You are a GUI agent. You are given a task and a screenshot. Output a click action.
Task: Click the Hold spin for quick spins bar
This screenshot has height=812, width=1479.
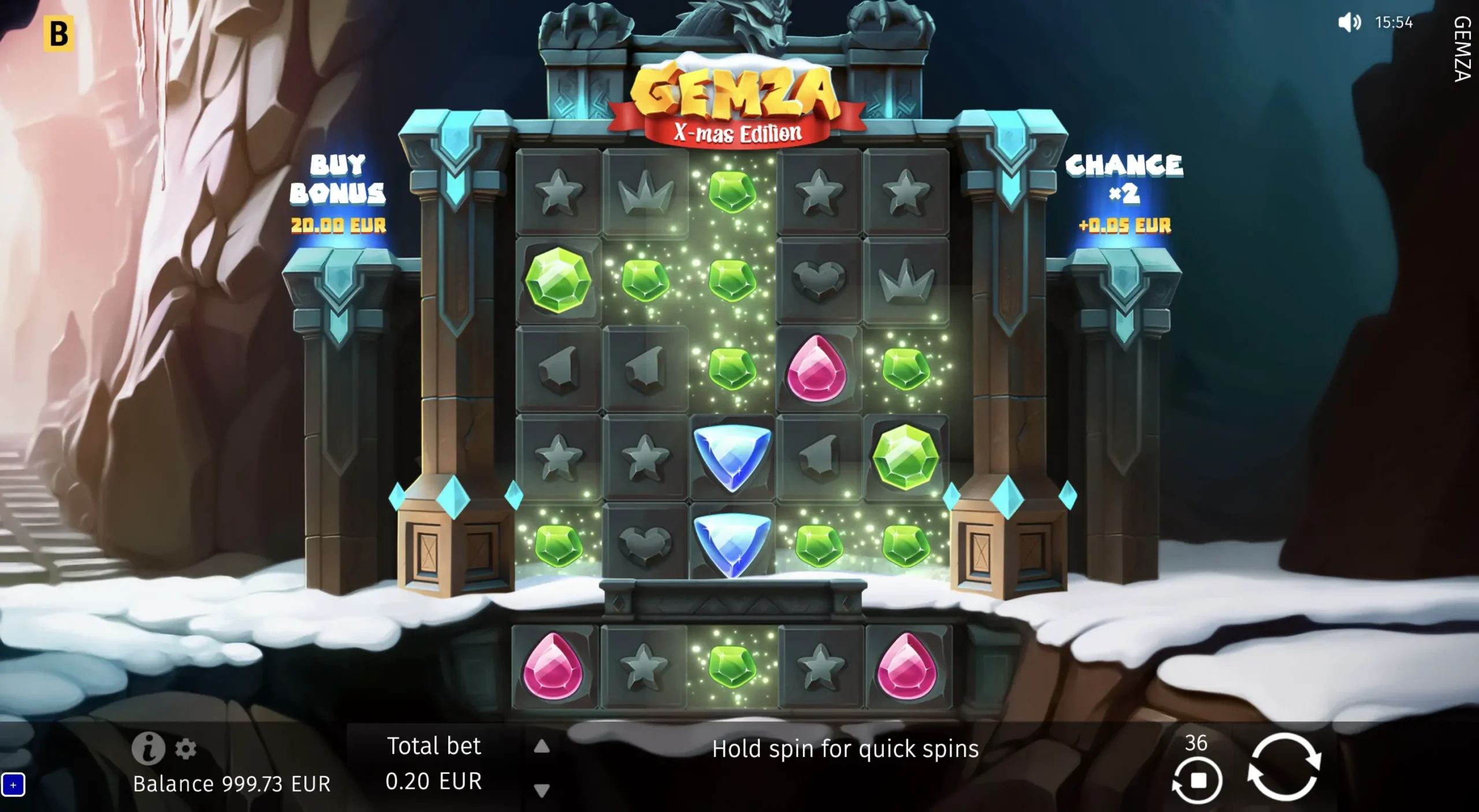coord(846,749)
